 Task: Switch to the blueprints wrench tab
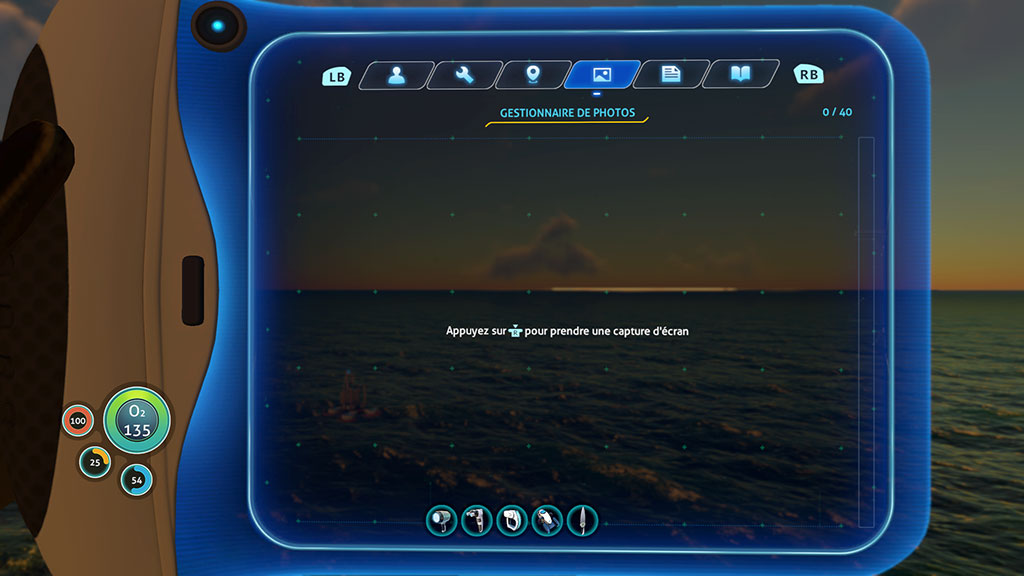click(465, 75)
